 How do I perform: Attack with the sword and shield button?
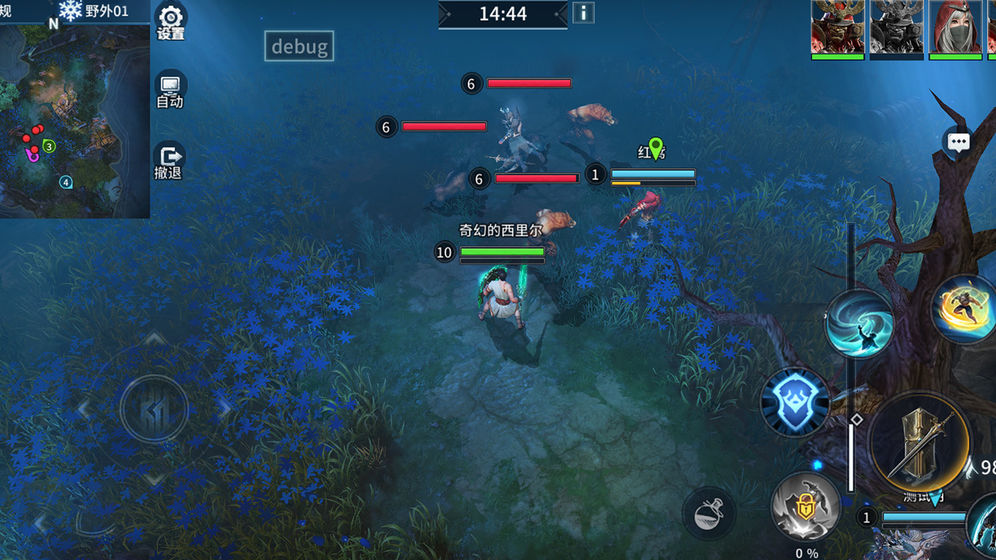click(x=918, y=442)
